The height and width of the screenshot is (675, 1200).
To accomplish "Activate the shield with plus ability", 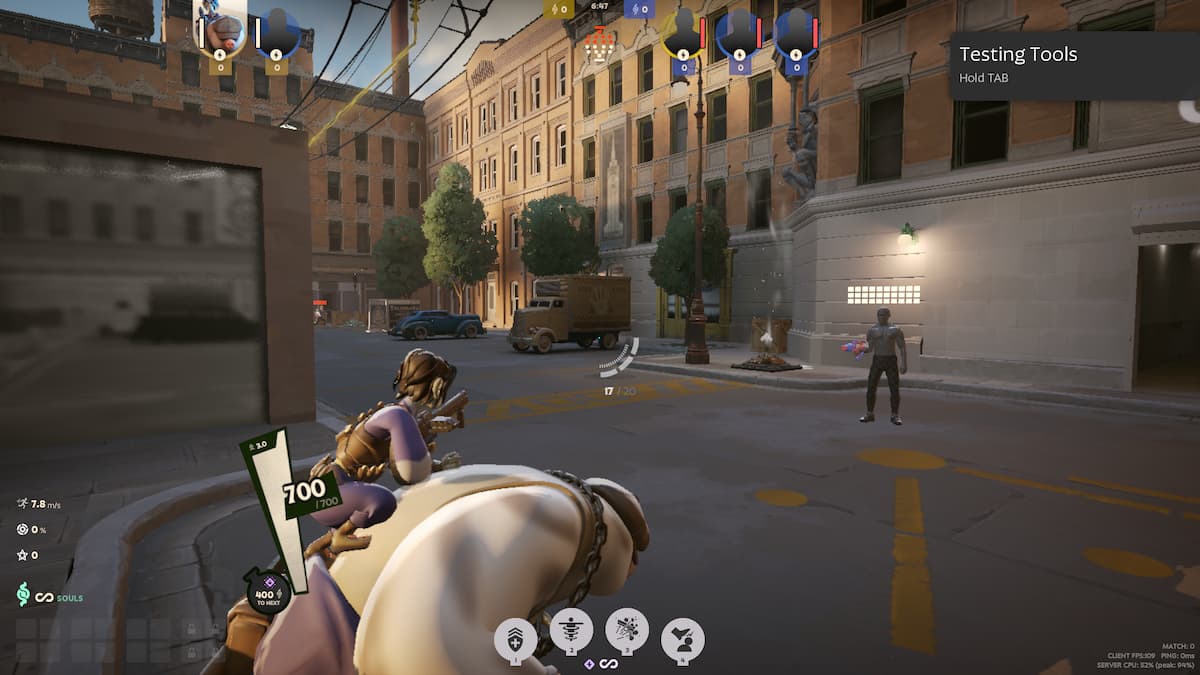I will (x=516, y=637).
